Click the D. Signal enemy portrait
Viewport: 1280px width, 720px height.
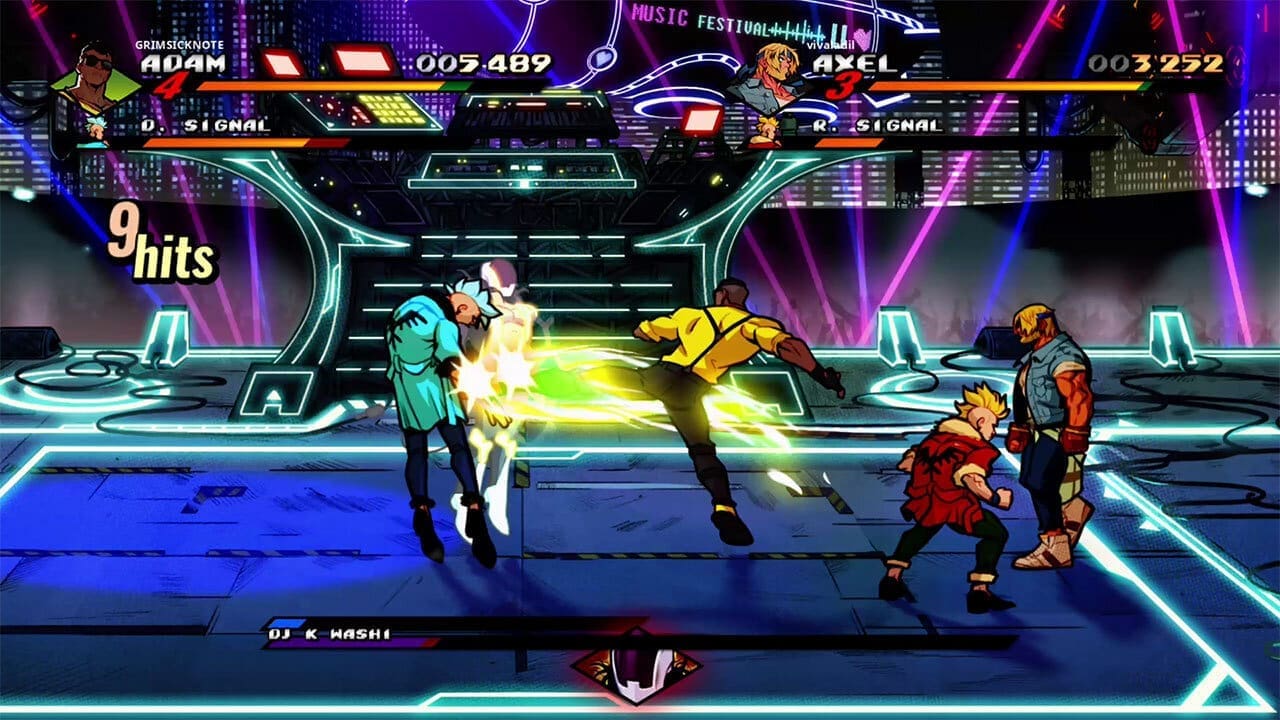coord(97,130)
